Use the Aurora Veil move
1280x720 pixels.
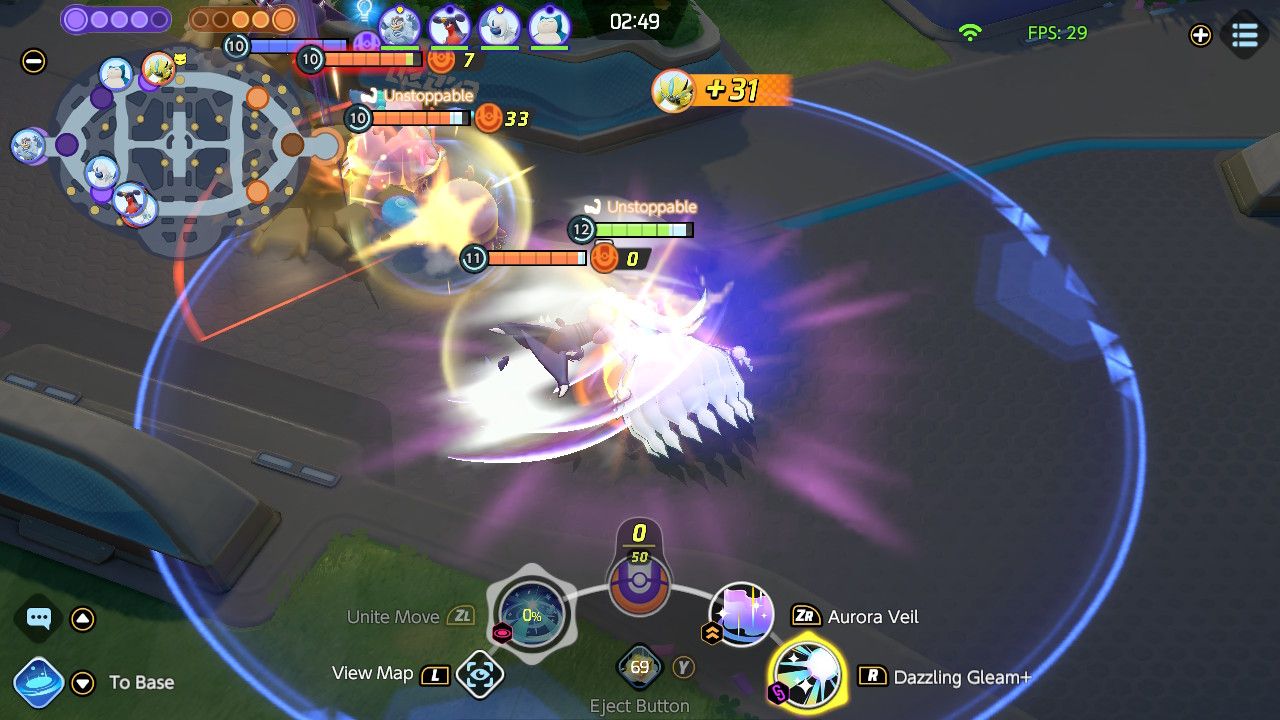pyautogui.click(x=741, y=615)
